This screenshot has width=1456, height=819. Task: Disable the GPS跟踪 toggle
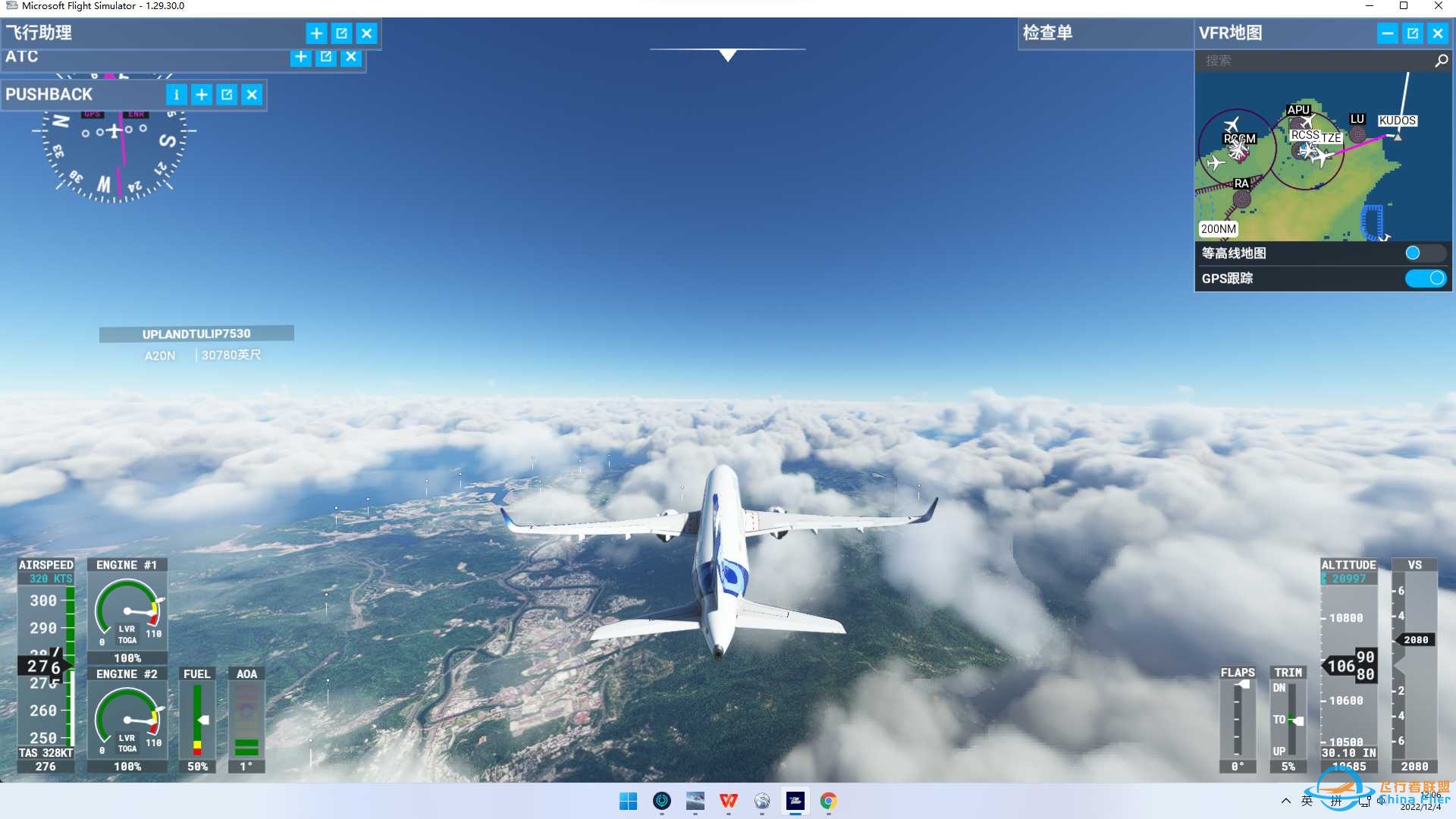(1426, 278)
